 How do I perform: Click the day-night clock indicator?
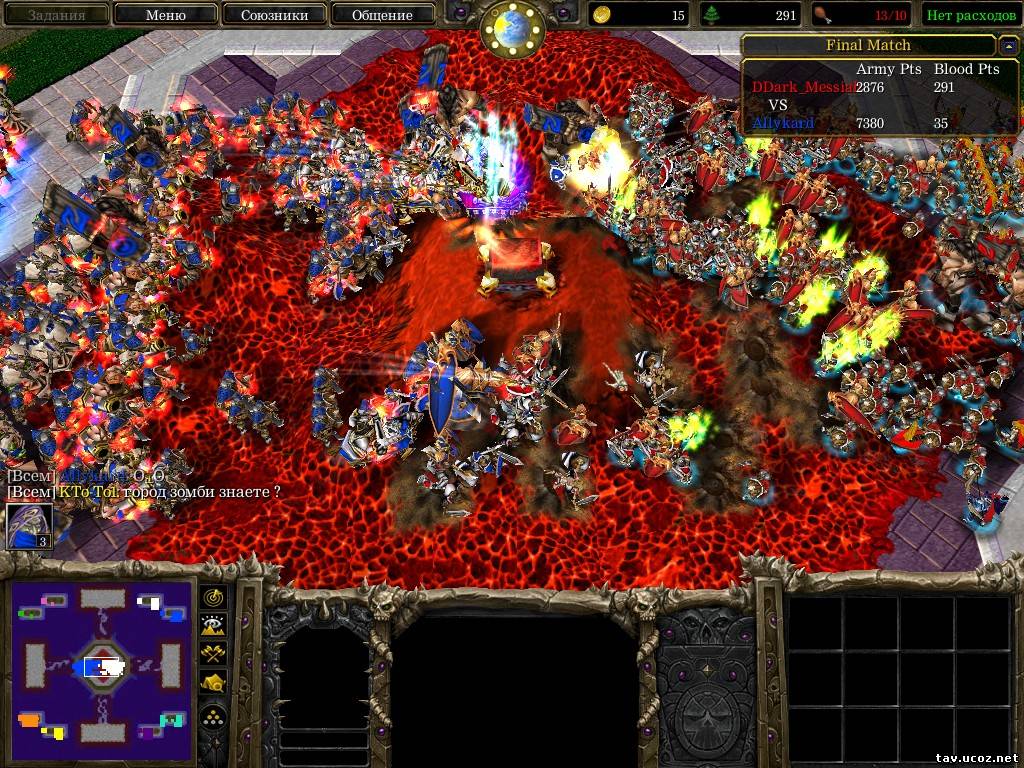[511, 28]
